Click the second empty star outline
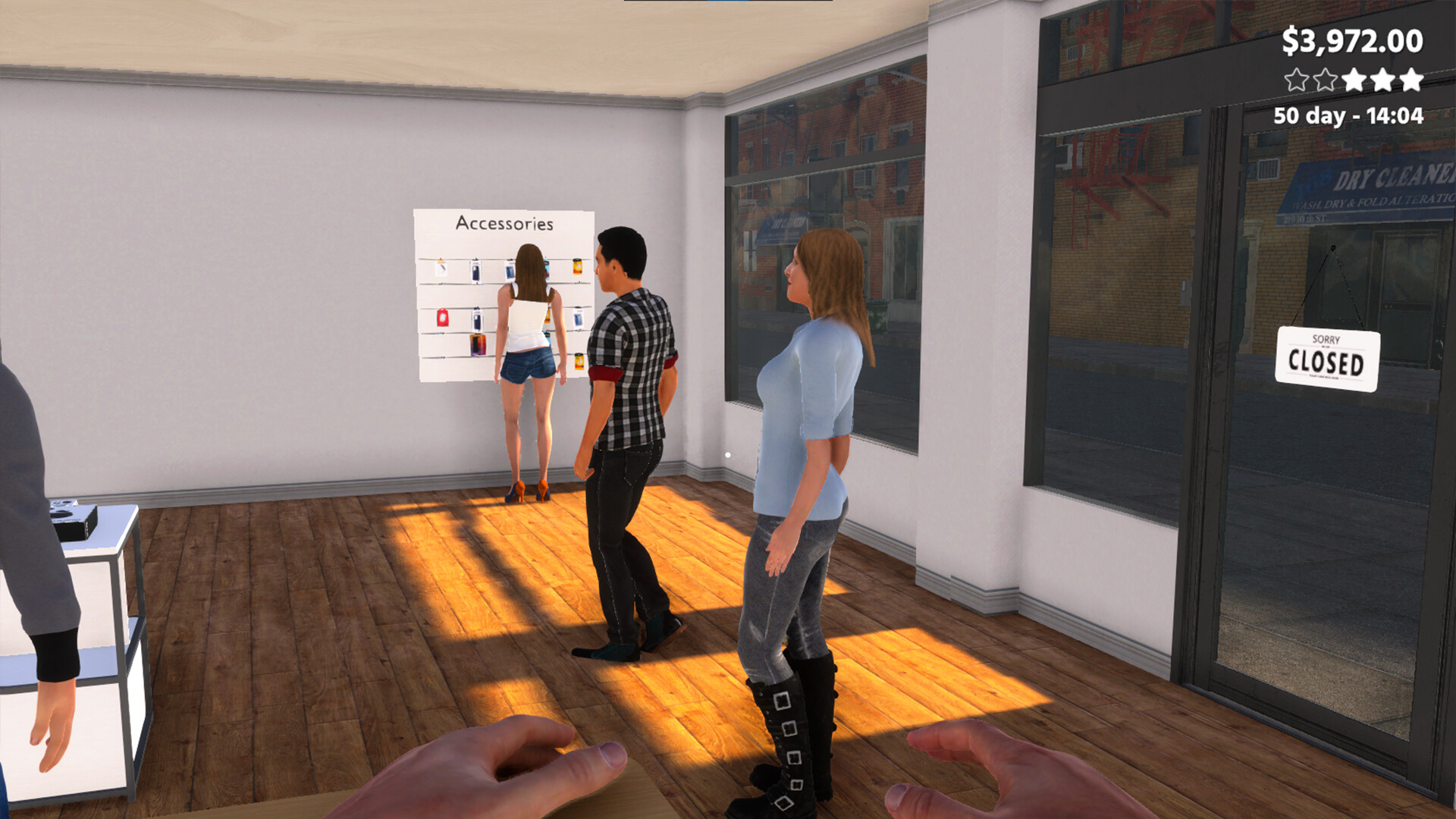The image size is (1456, 819). (1325, 80)
